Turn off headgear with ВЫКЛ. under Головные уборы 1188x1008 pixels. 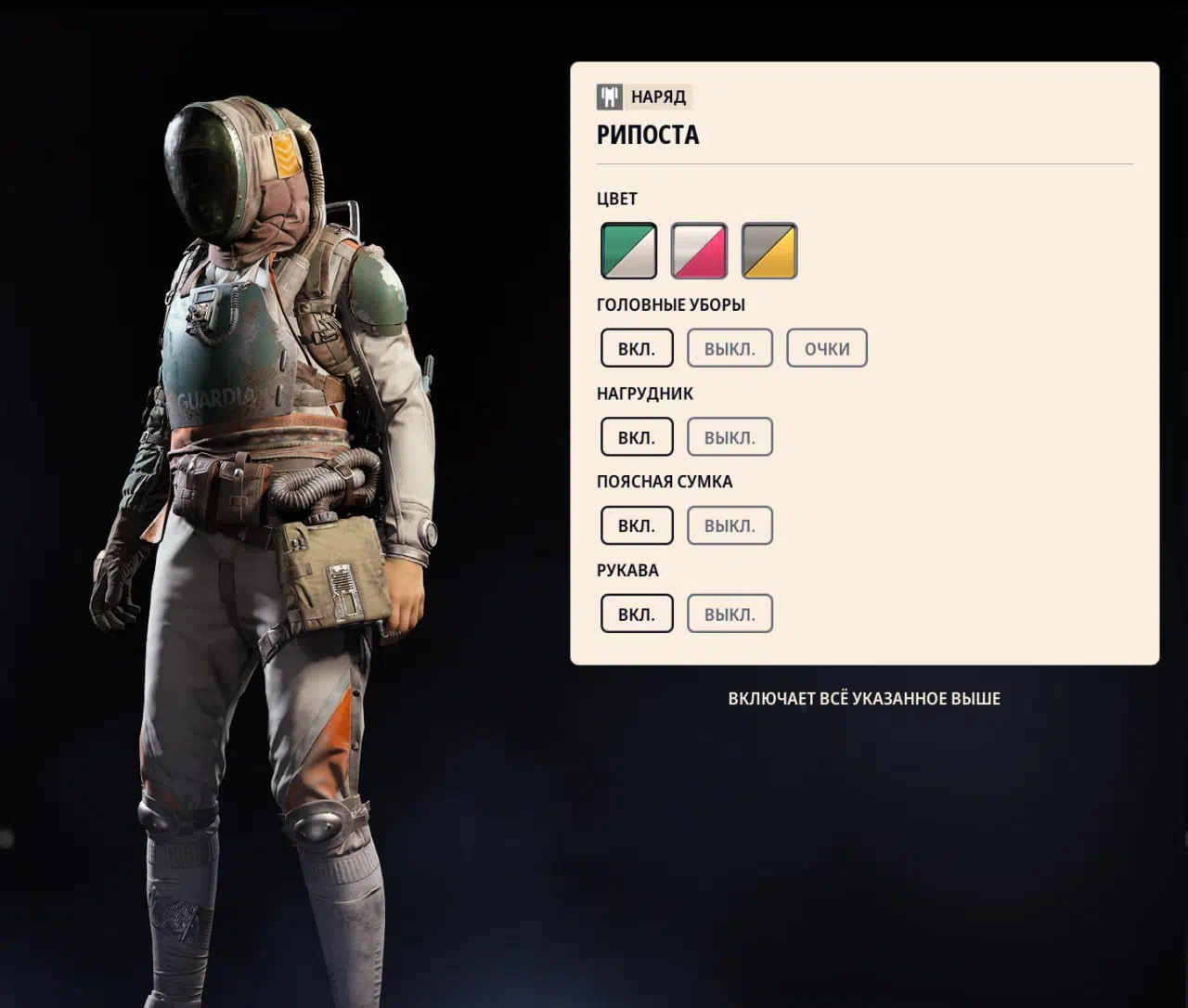coord(730,348)
